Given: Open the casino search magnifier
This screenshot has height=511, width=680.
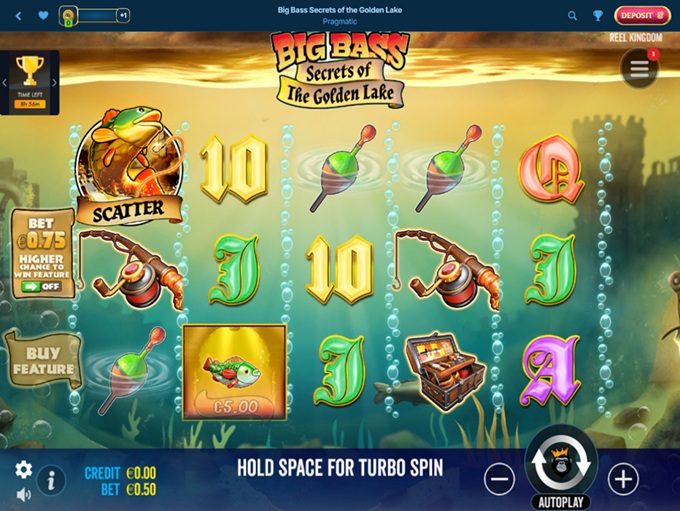Looking at the screenshot, I should [573, 16].
